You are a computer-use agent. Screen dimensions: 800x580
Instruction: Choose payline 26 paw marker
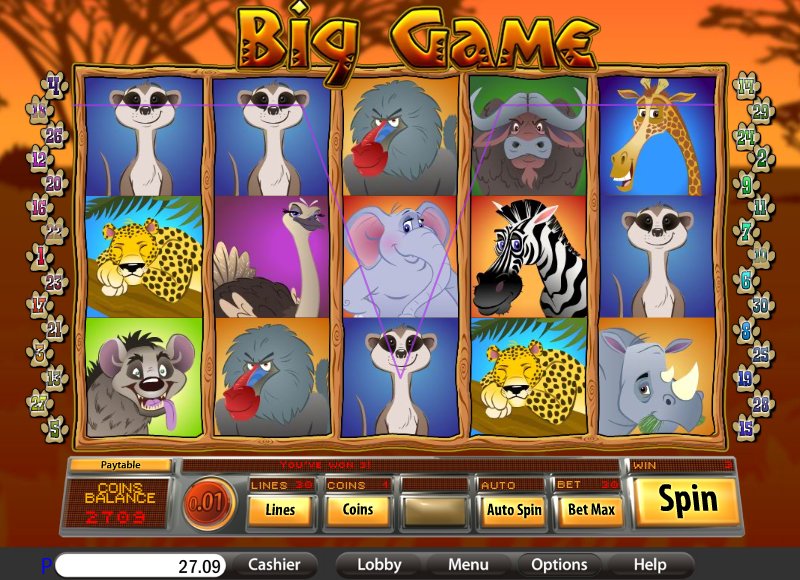(x=54, y=134)
